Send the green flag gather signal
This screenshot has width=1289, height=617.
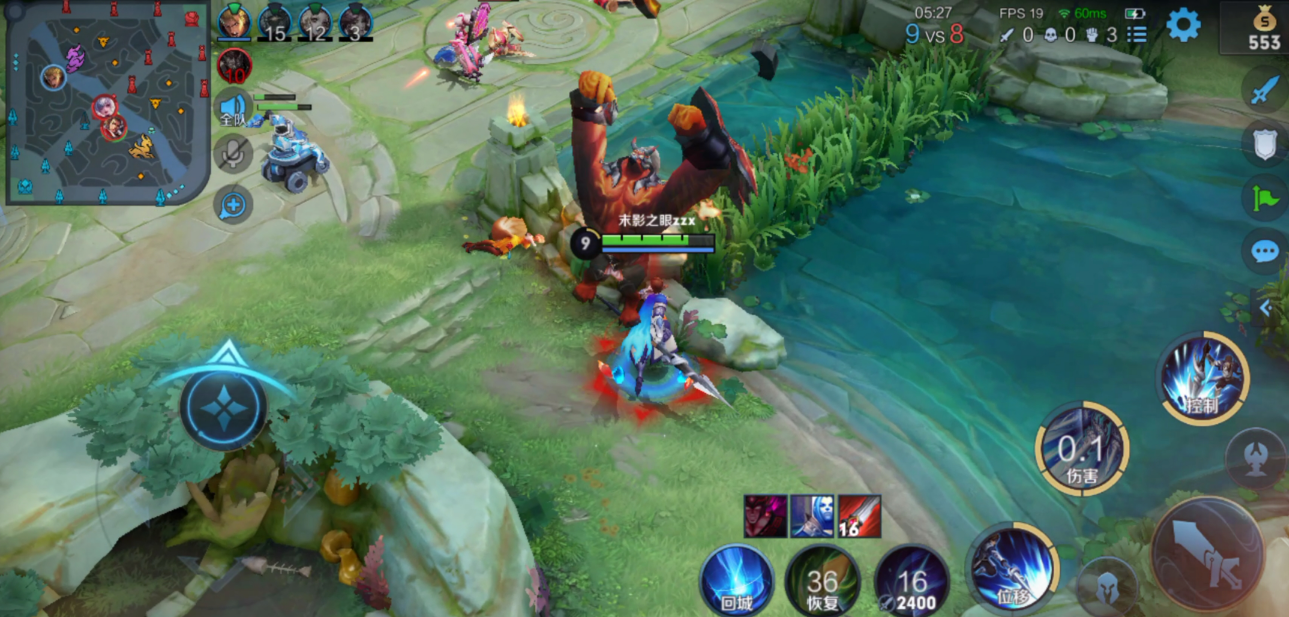point(1264,197)
